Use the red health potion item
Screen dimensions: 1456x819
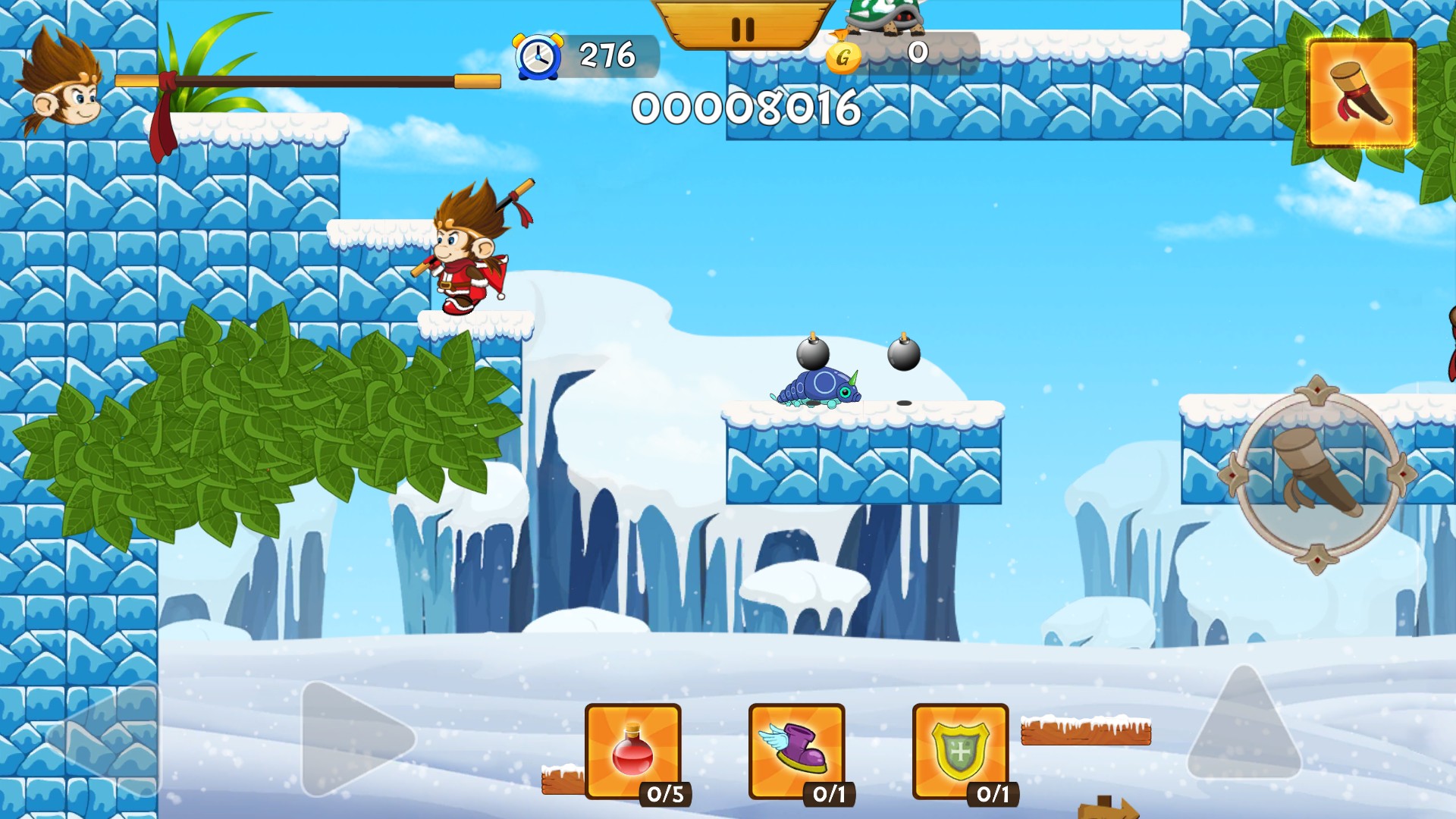(633, 751)
